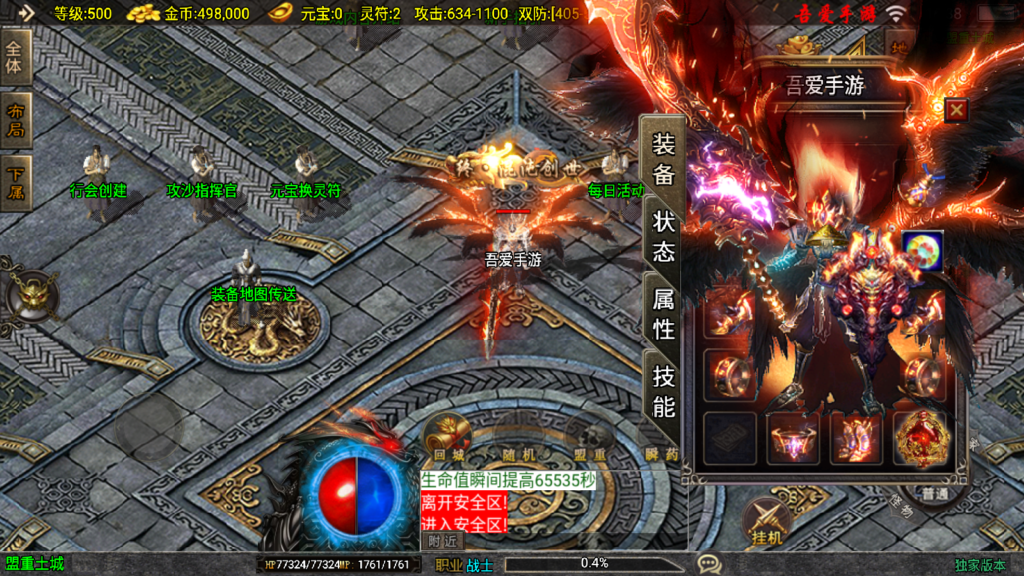Close the character equipment panel
This screenshot has height=576, width=1024.
tap(956, 110)
